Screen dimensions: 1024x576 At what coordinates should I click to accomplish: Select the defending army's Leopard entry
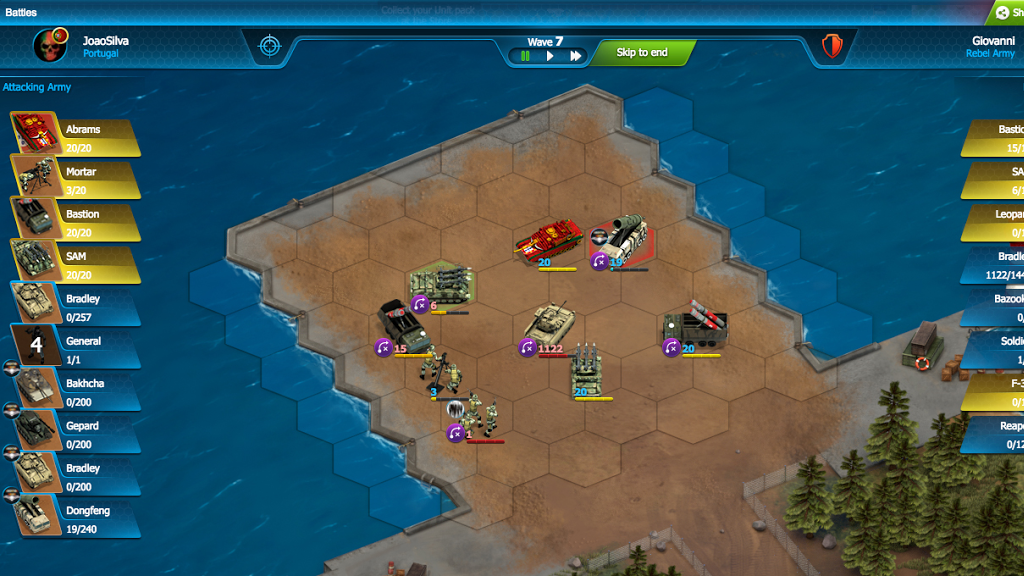(x=996, y=222)
